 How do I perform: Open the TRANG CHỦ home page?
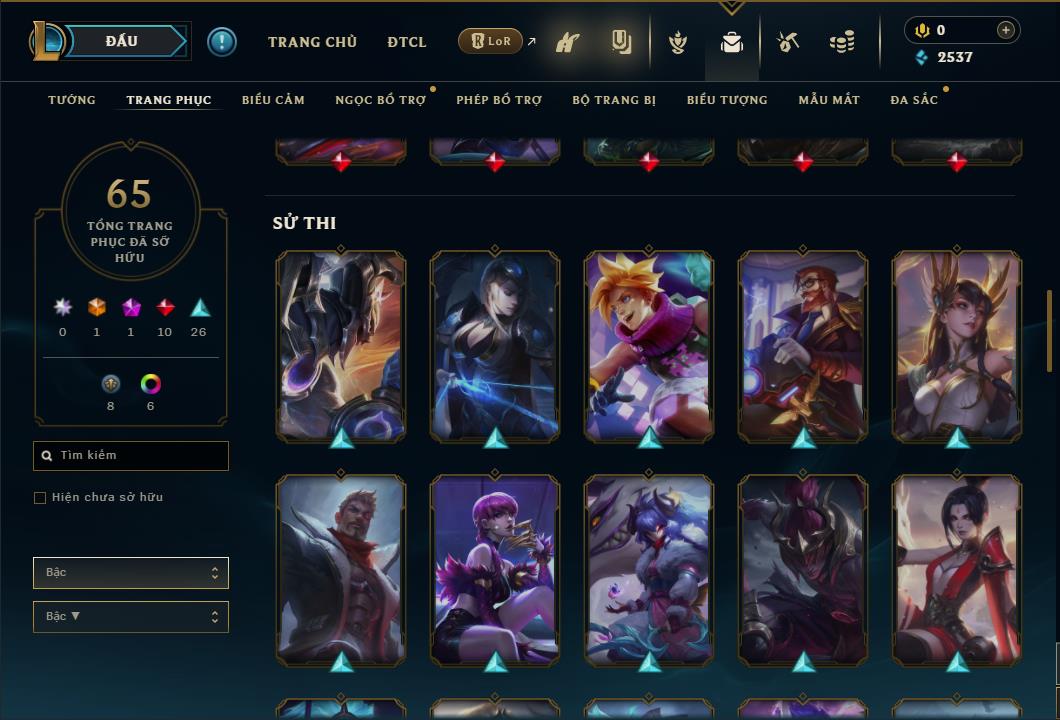(312, 42)
